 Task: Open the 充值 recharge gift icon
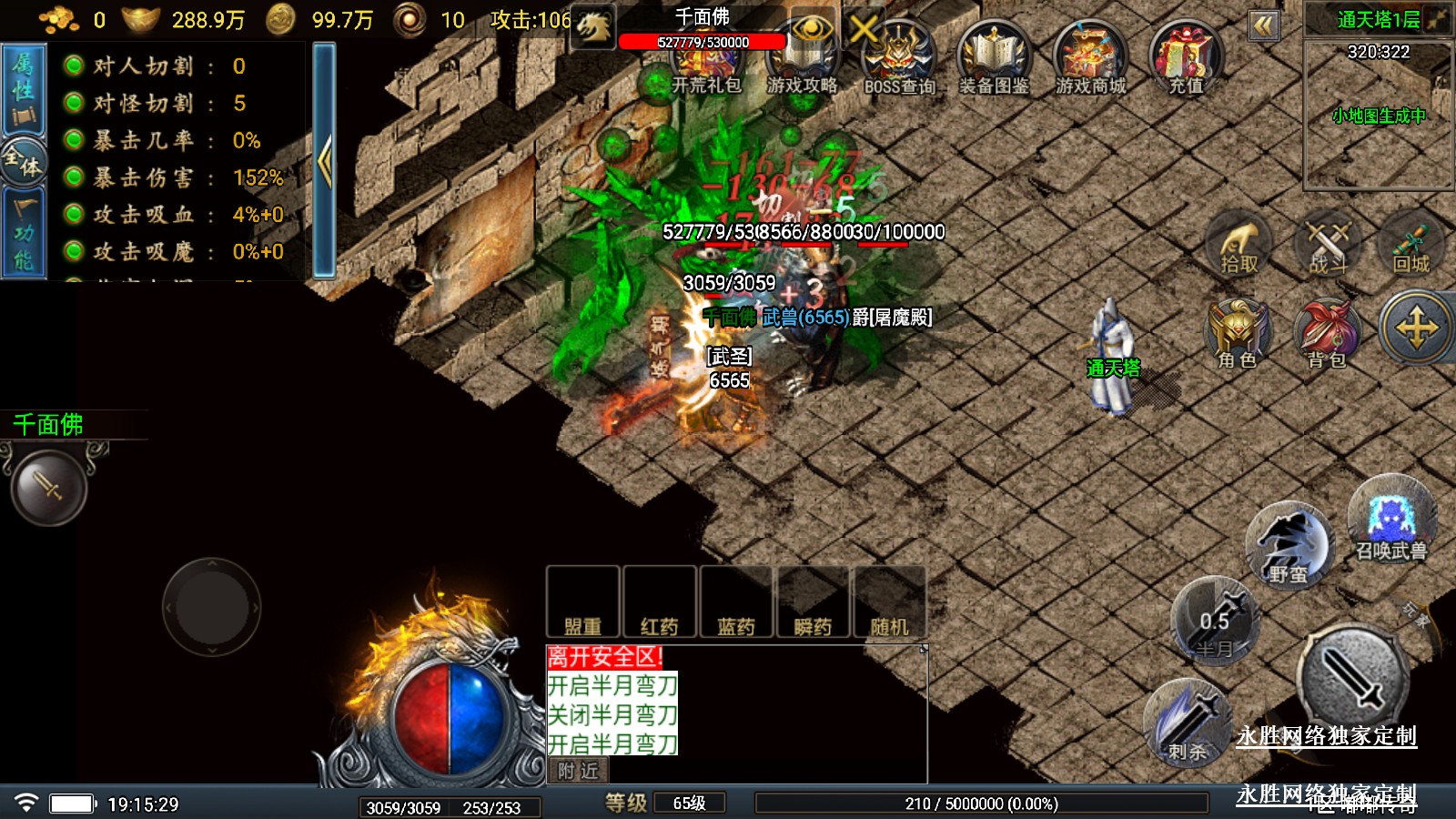coord(1186,60)
